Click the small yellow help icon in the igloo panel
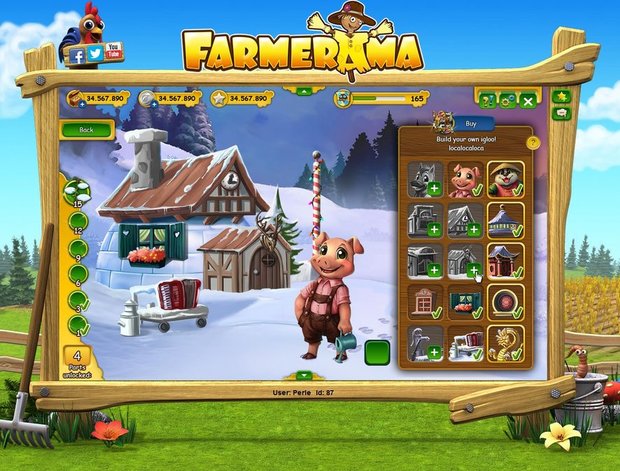The height and width of the screenshot is (471, 620). pos(533,142)
